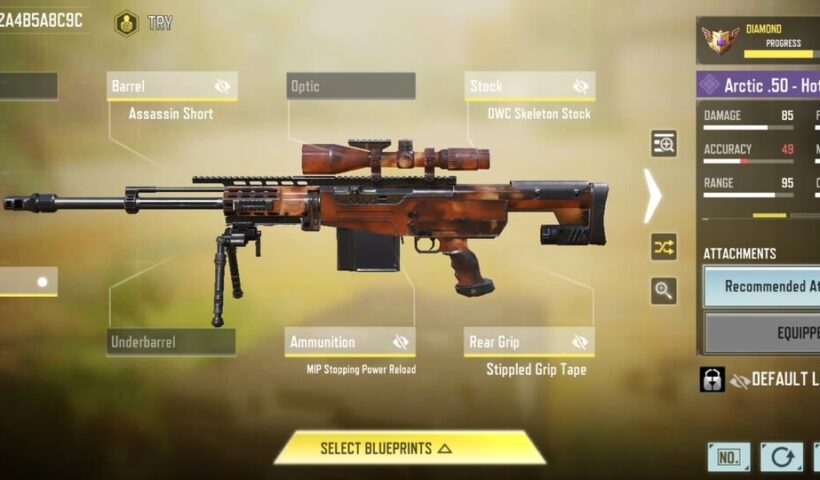
Task: Click the NO. button
Action: (729, 458)
